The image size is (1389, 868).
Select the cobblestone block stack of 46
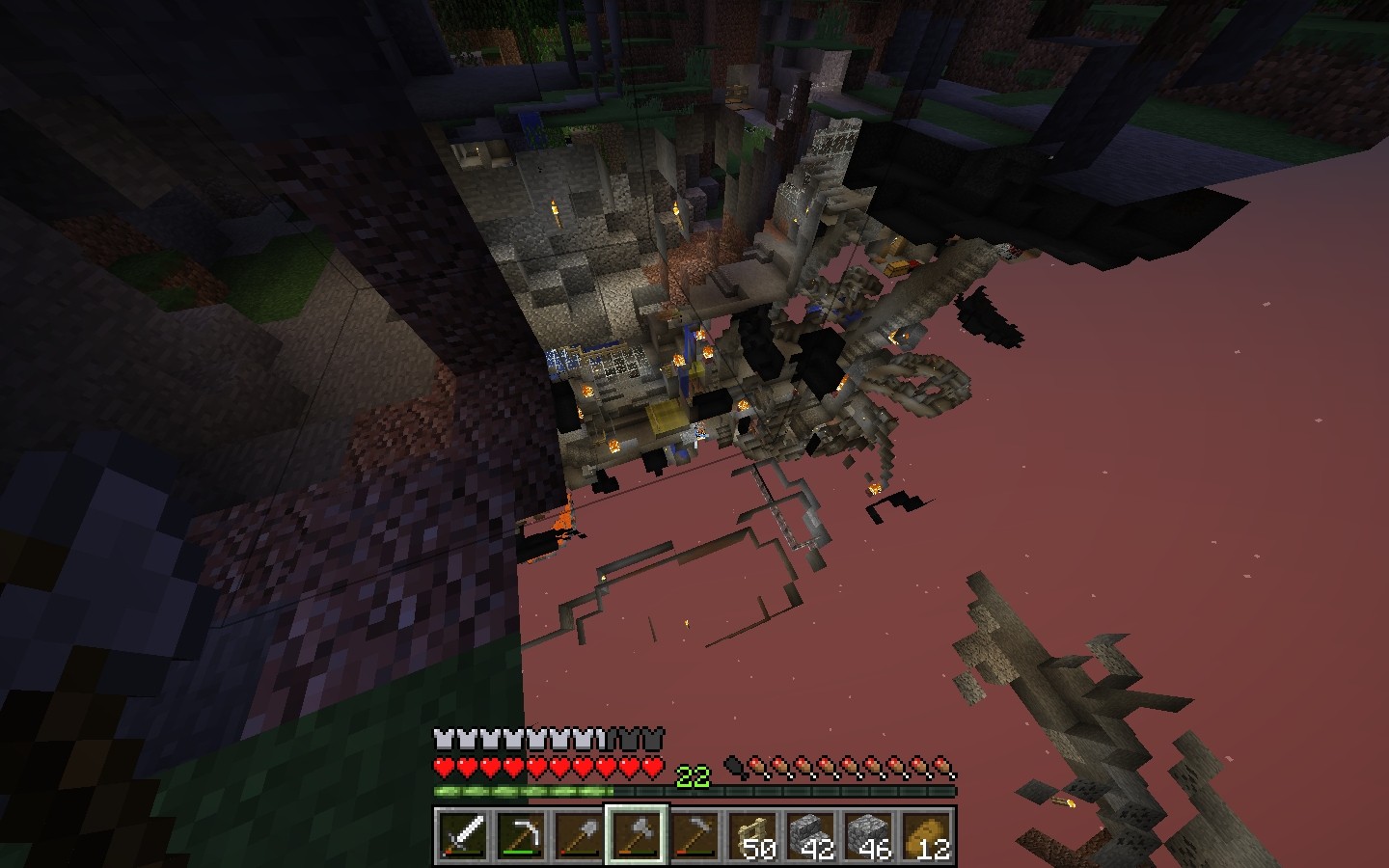(867, 835)
